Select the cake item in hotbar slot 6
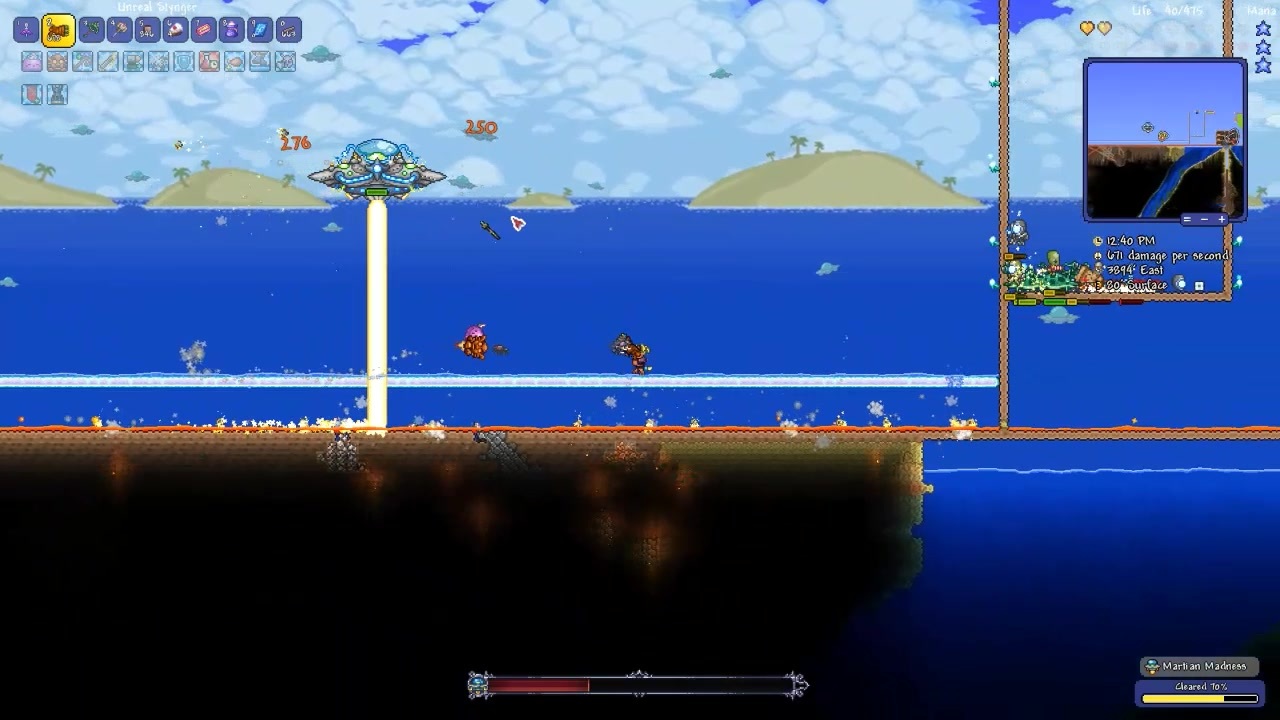Screen dimensions: 1280x720 pyautogui.click(x=175, y=30)
